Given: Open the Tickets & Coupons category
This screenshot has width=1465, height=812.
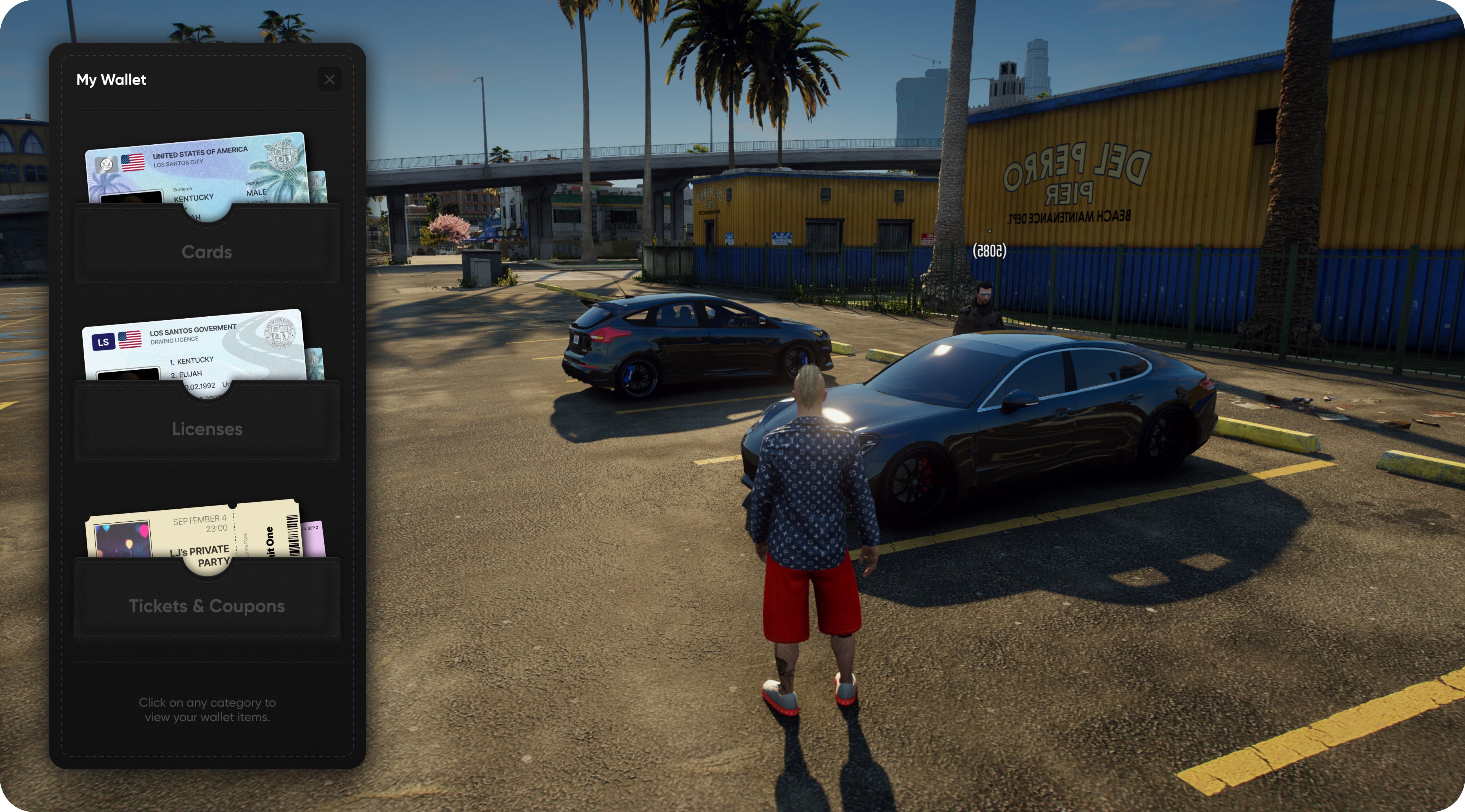Looking at the screenshot, I should (x=207, y=606).
